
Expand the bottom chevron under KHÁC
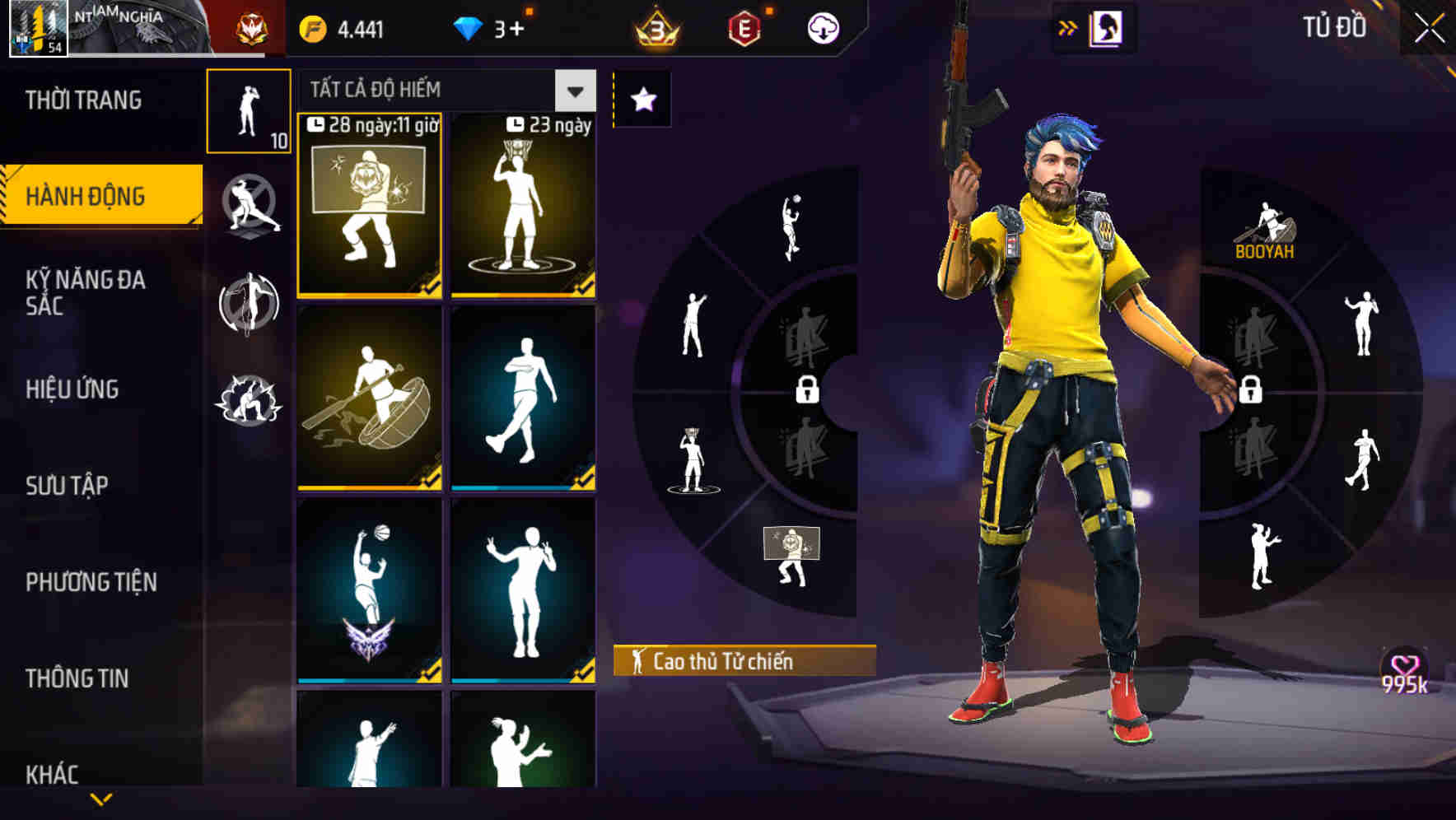100,799
